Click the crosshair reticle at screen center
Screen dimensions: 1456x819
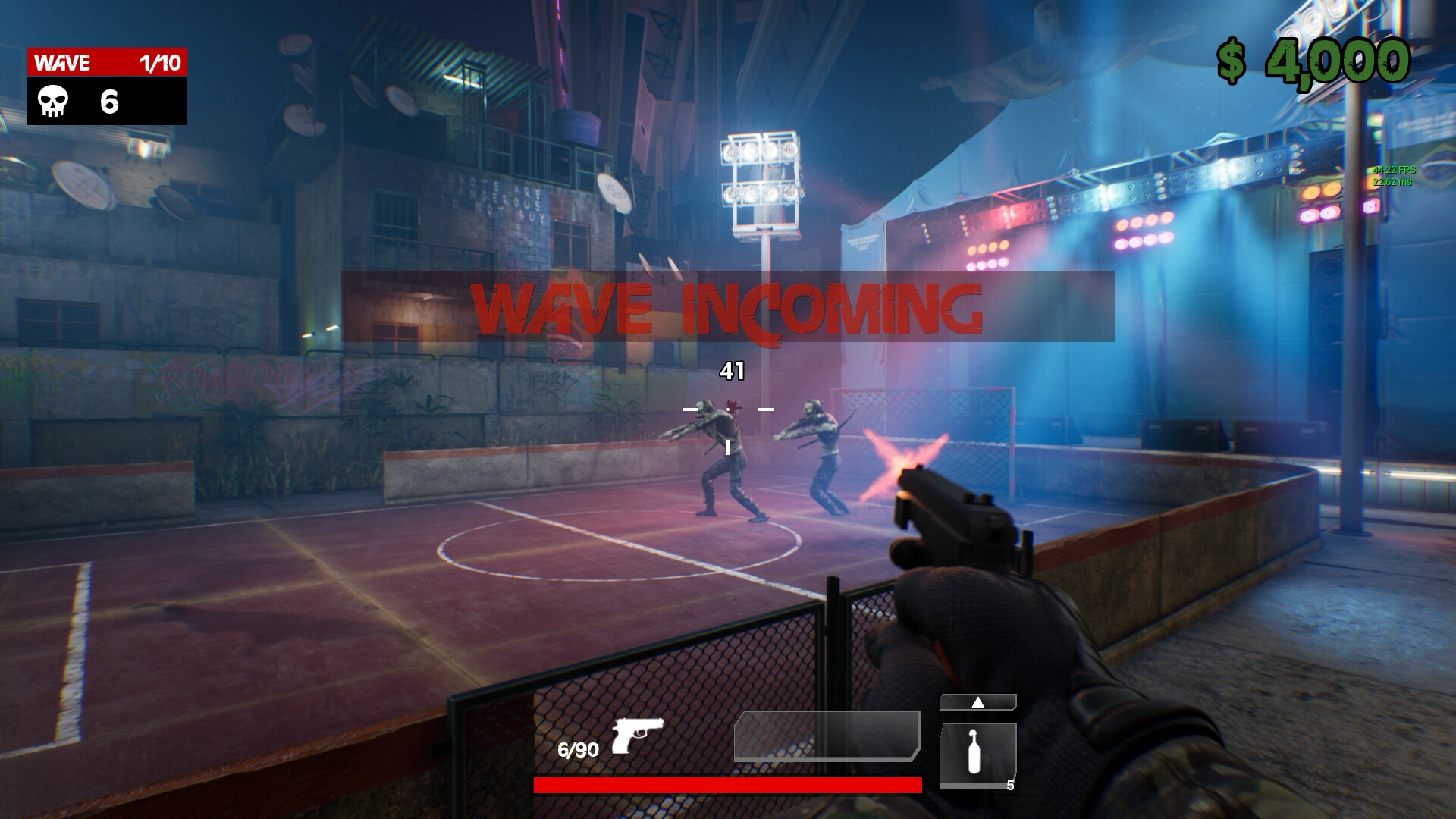pyautogui.click(x=726, y=409)
